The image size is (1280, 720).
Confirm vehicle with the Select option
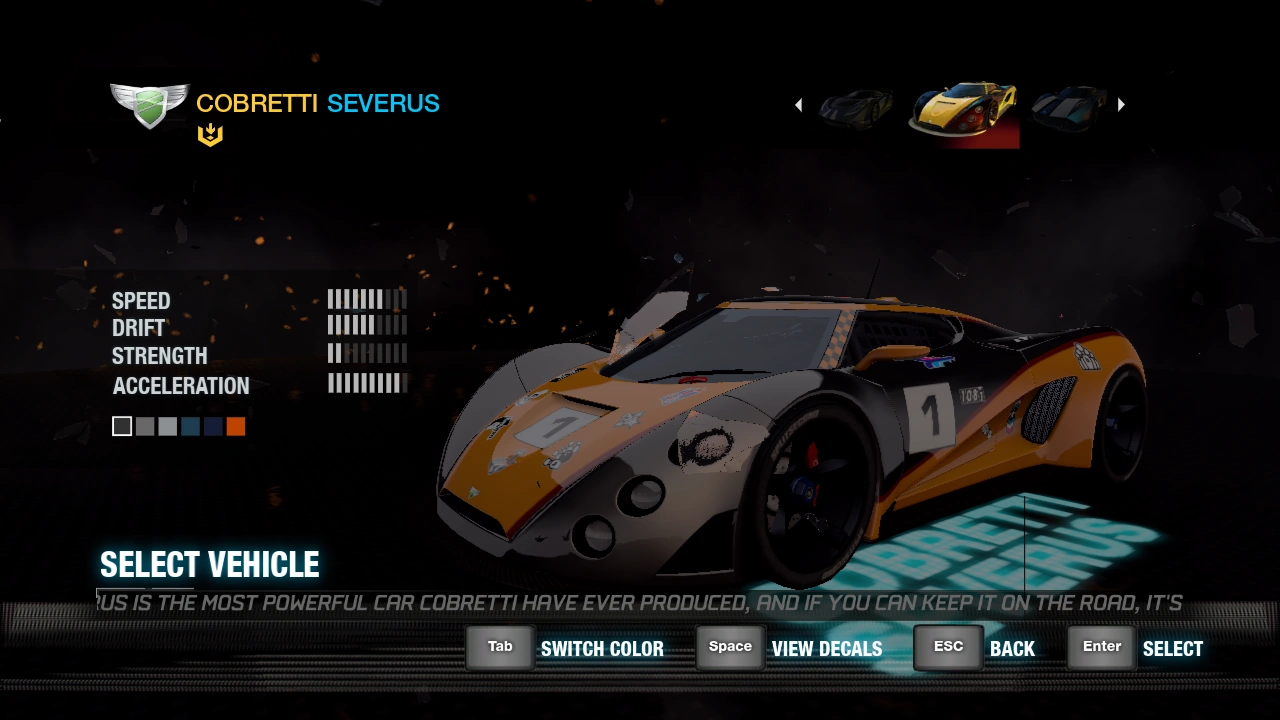(1136, 648)
